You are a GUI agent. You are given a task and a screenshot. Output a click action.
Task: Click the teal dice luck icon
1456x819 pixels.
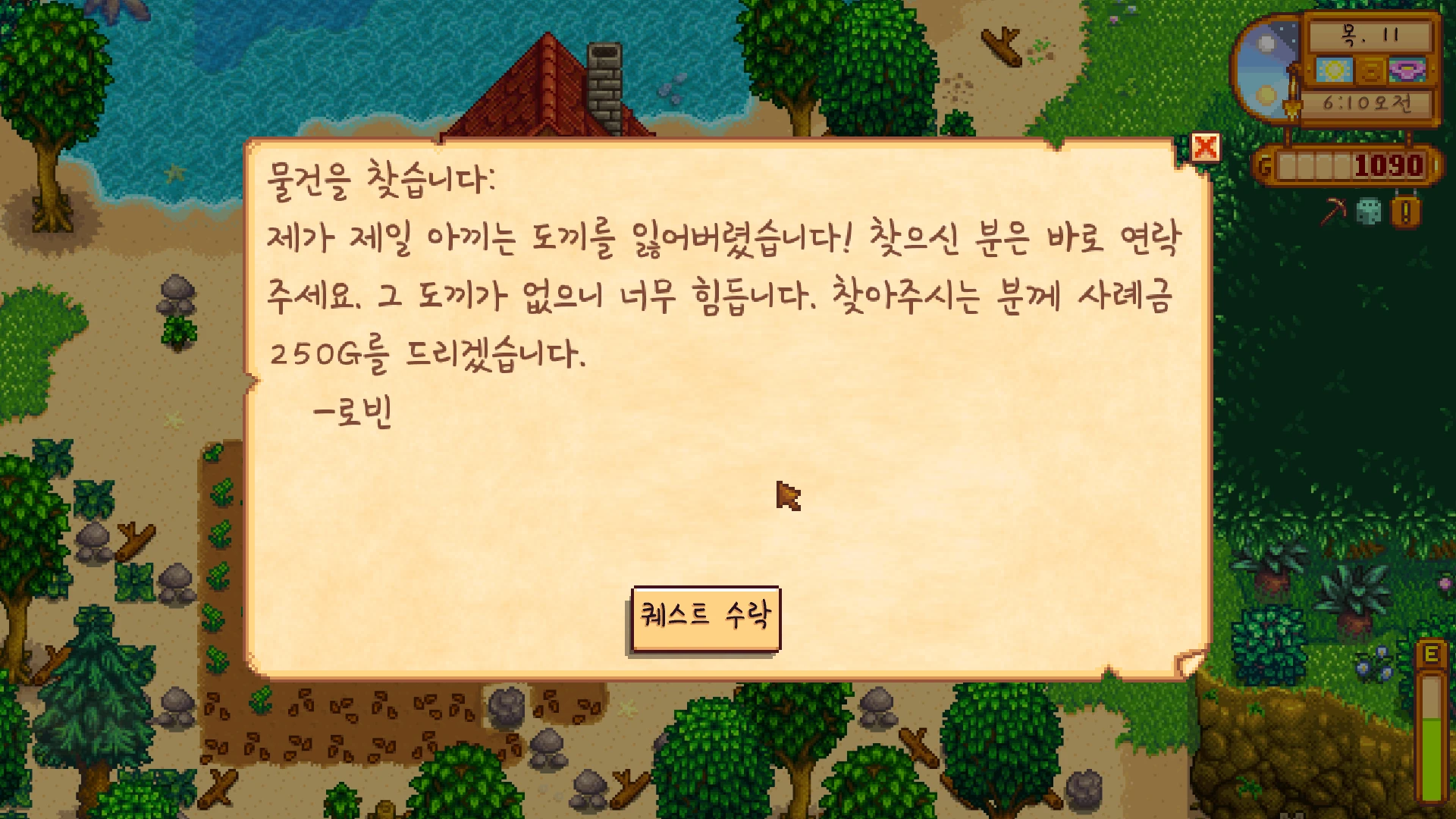coord(1369,212)
